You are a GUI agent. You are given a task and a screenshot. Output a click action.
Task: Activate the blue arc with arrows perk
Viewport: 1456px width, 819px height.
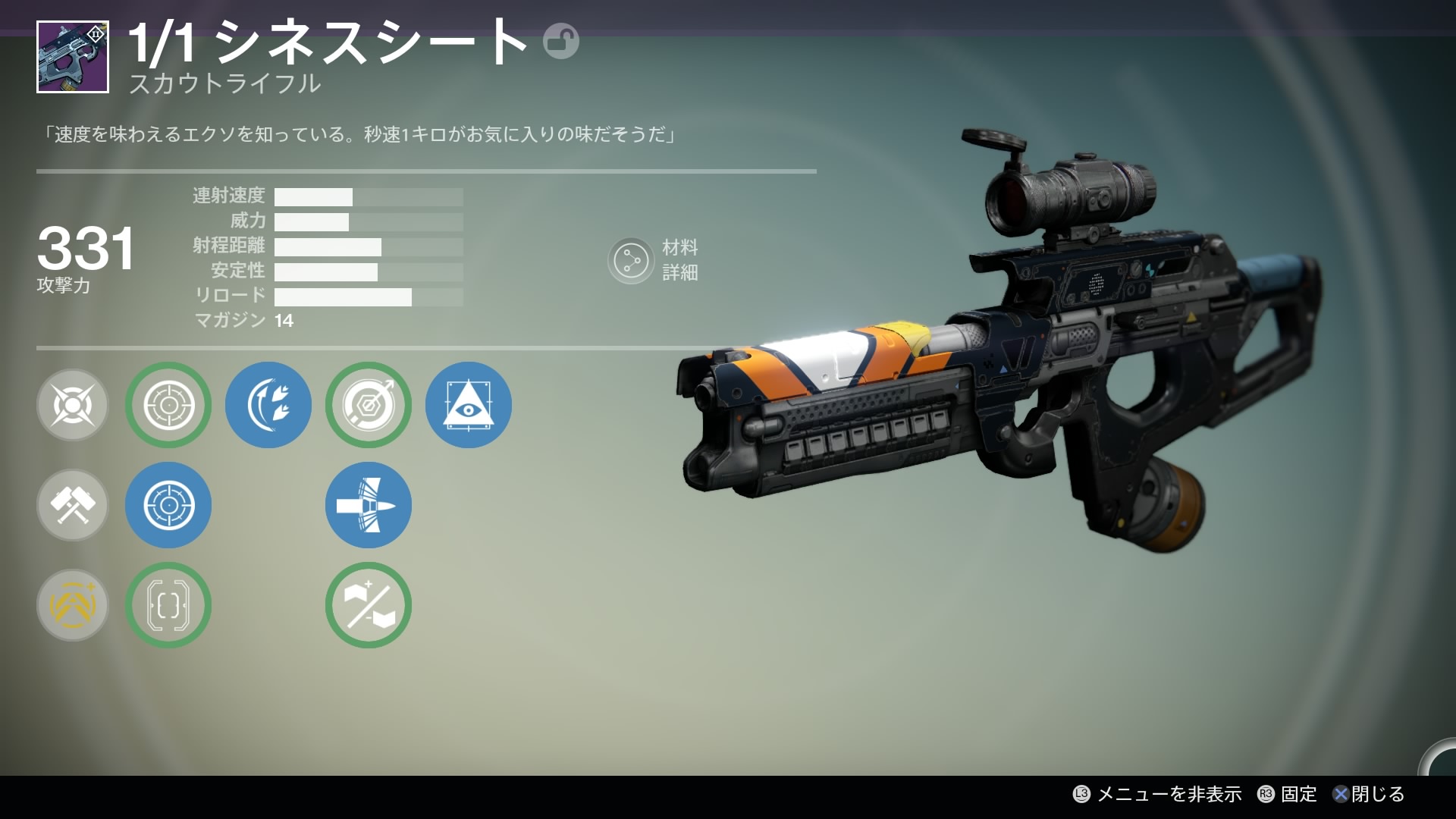coord(268,405)
